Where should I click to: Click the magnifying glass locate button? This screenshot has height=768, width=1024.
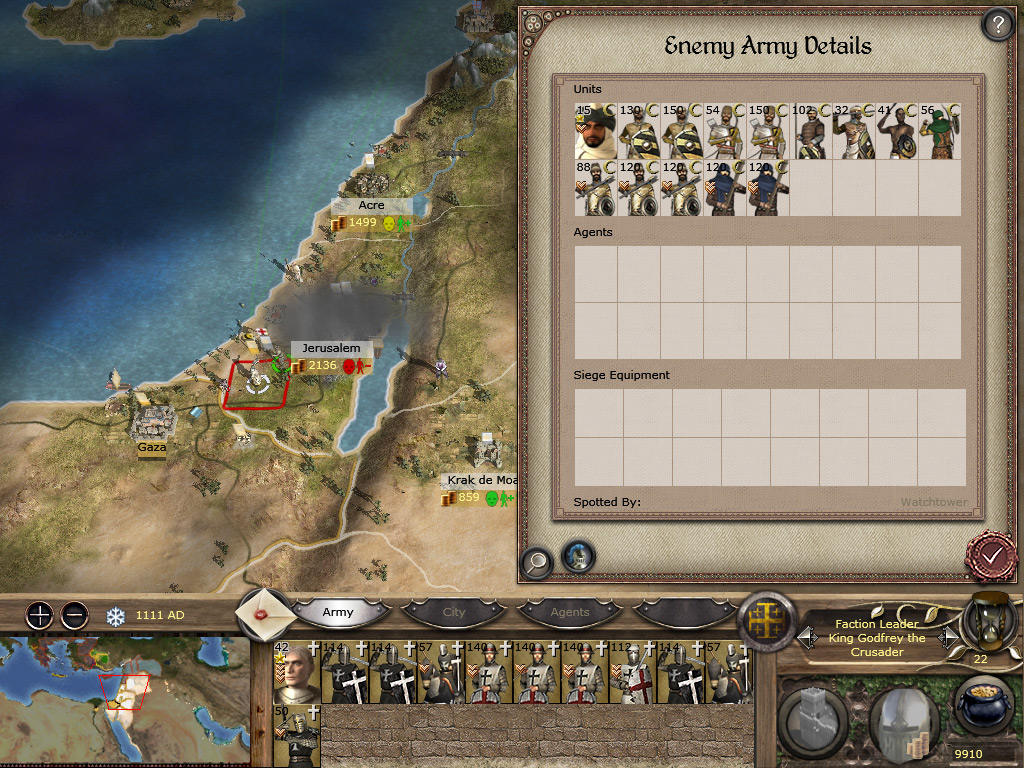536,561
